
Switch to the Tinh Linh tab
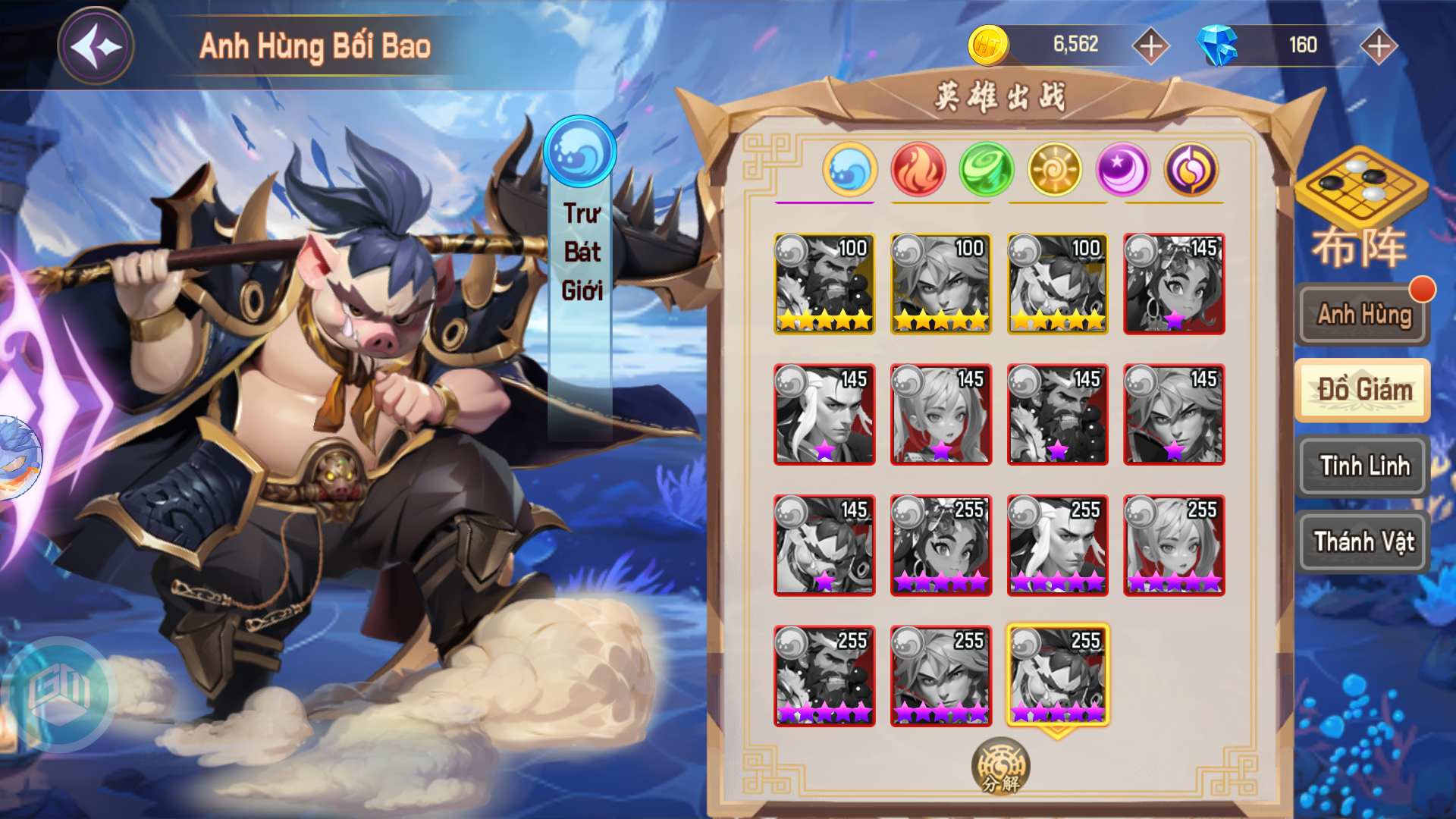click(1363, 466)
